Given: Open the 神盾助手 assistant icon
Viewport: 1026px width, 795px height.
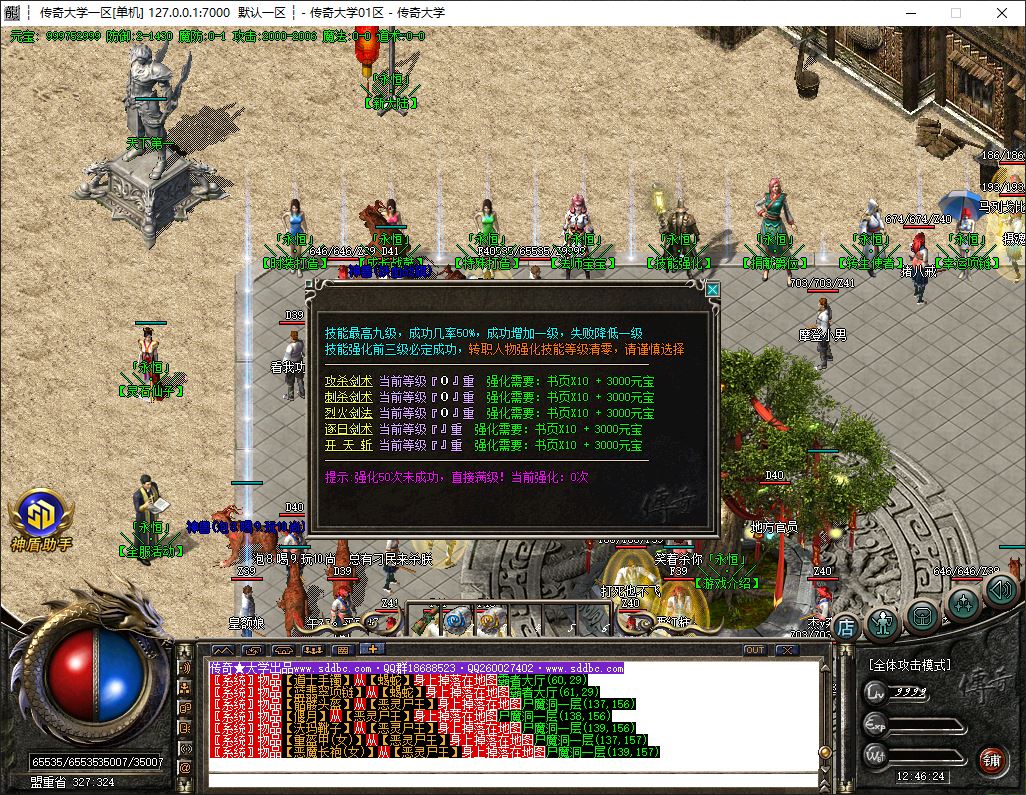Looking at the screenshot, I should [x=41, y=517].
